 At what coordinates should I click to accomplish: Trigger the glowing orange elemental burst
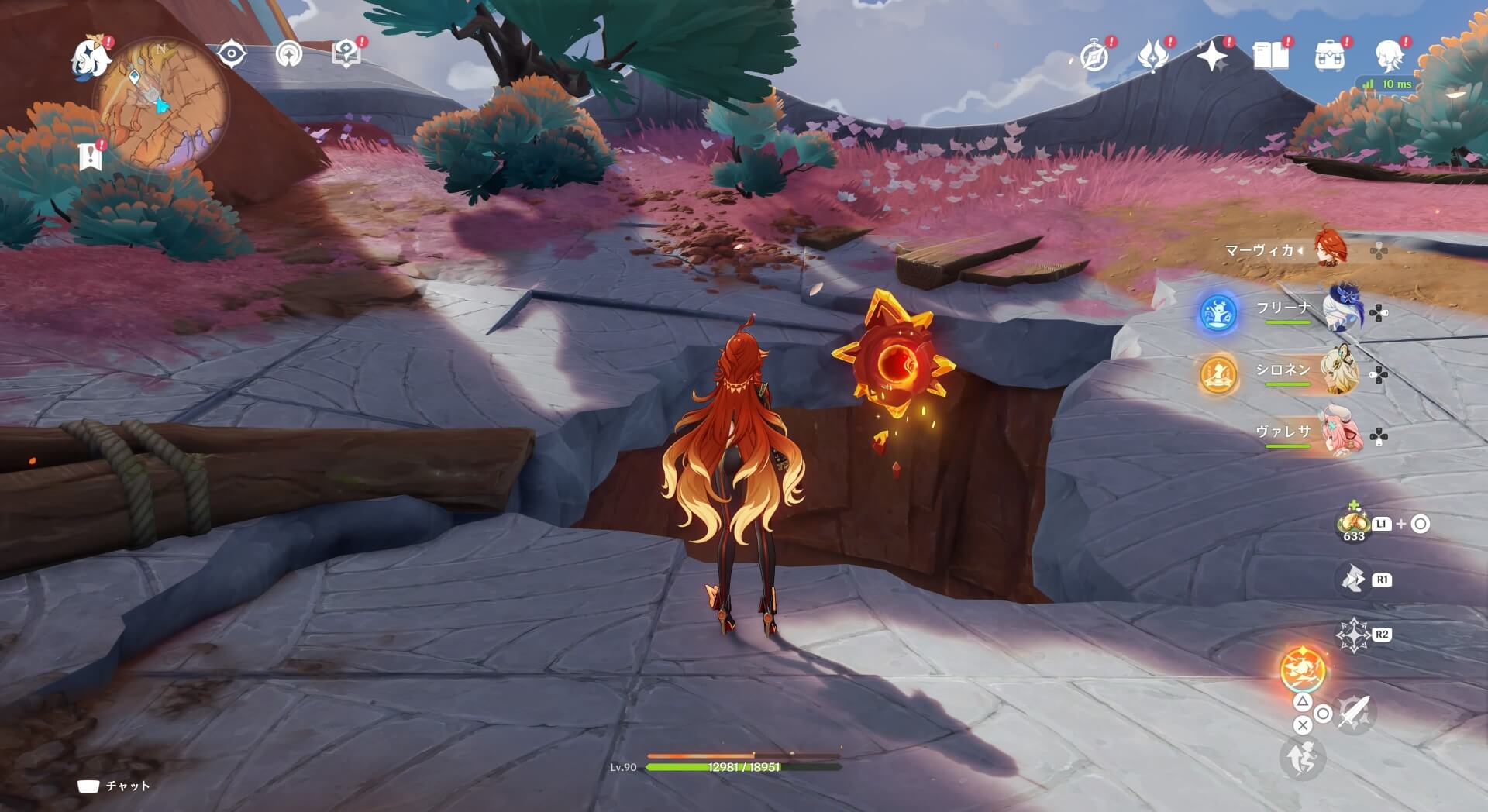point(1302,669)
